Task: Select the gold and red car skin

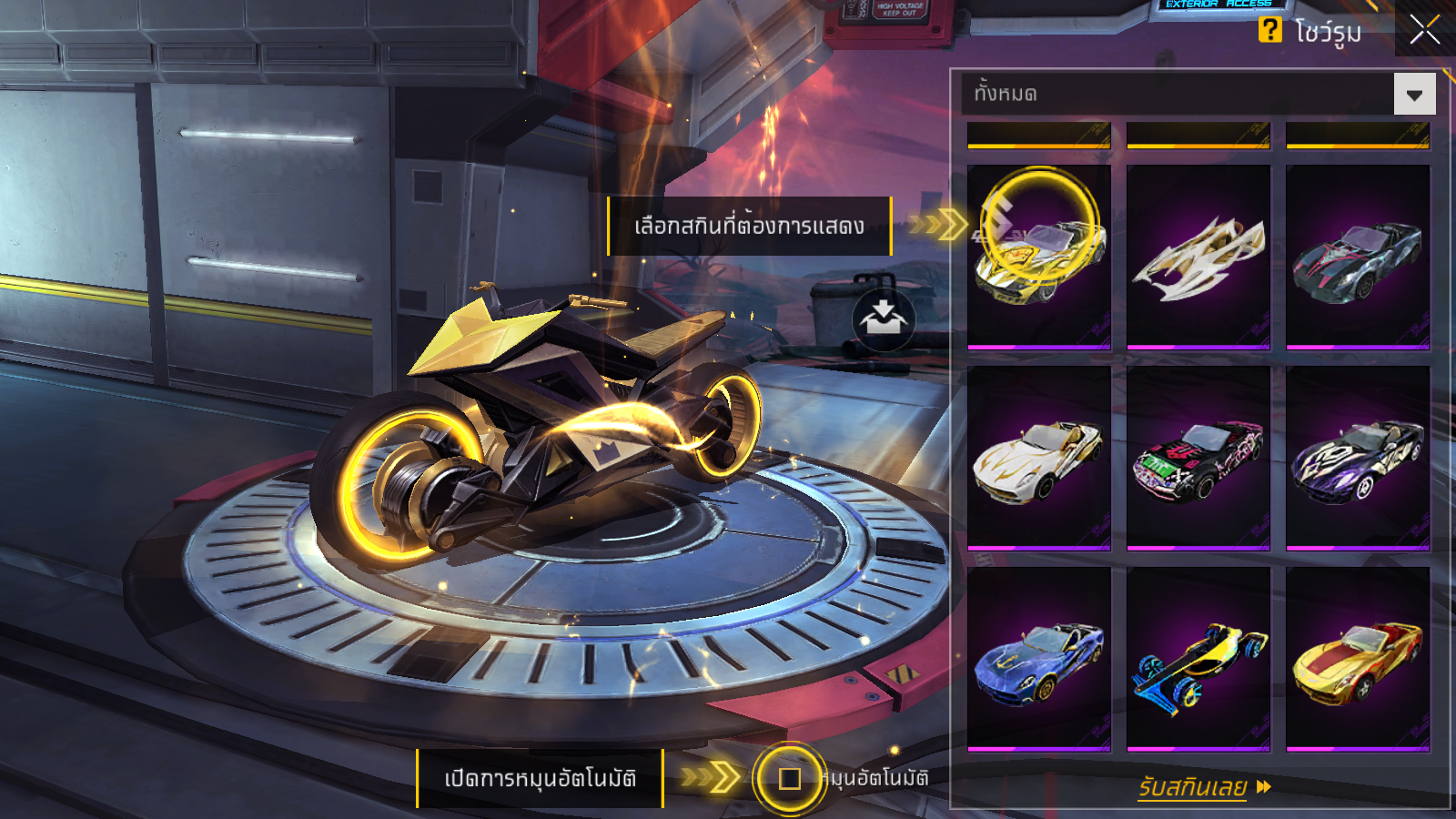Action: (x=1357, y=660)
